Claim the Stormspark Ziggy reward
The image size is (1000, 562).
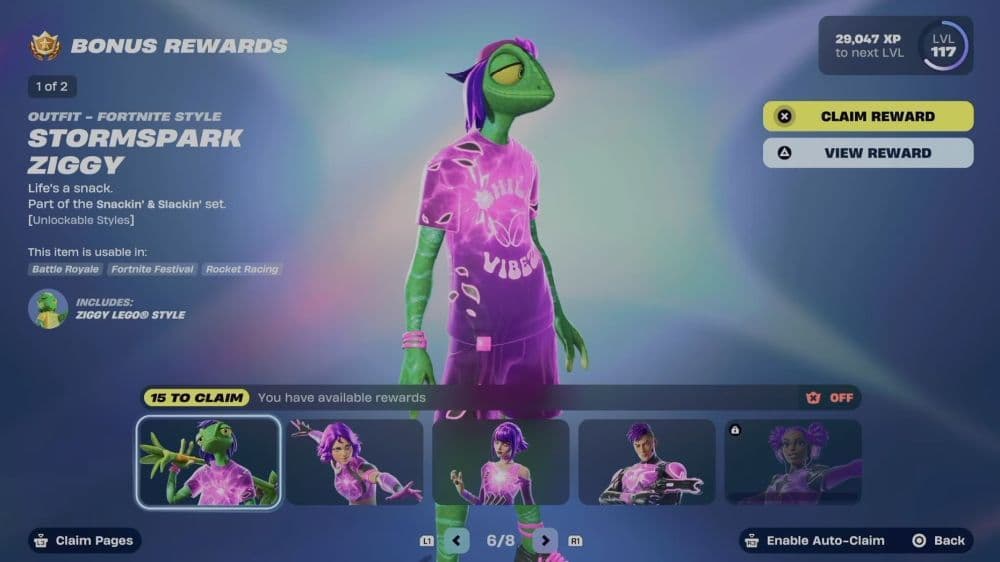click(867, 116)
